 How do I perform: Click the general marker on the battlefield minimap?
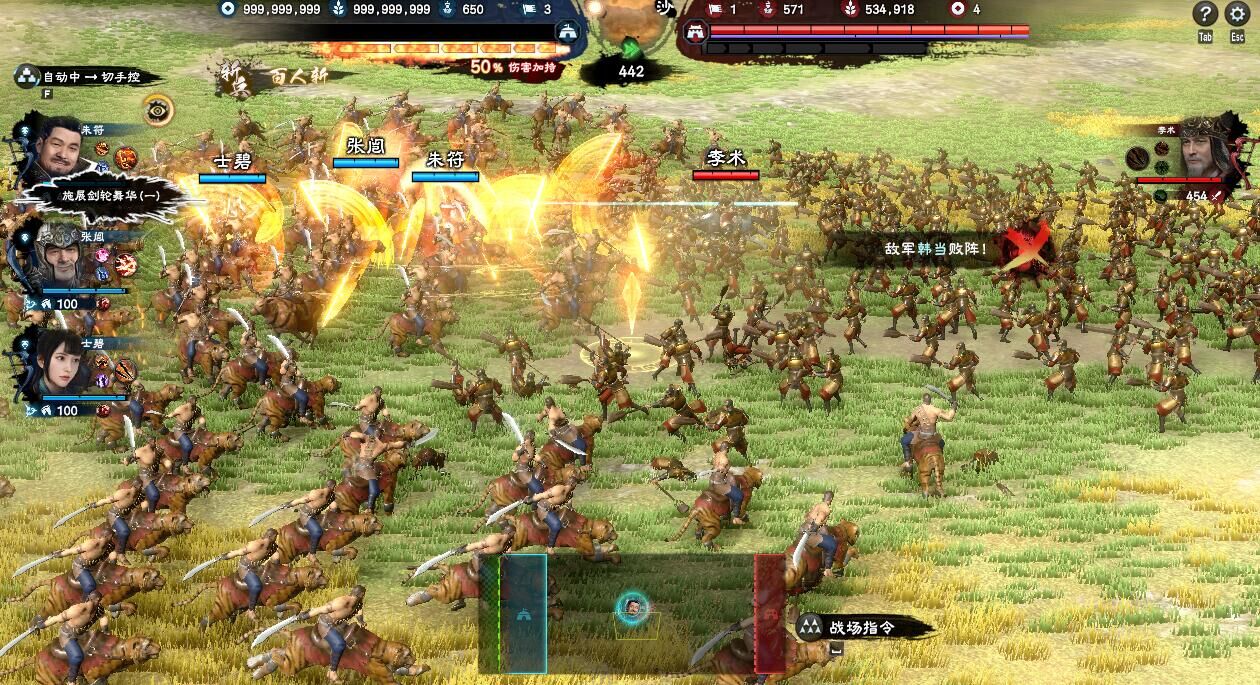pos(632,606)
